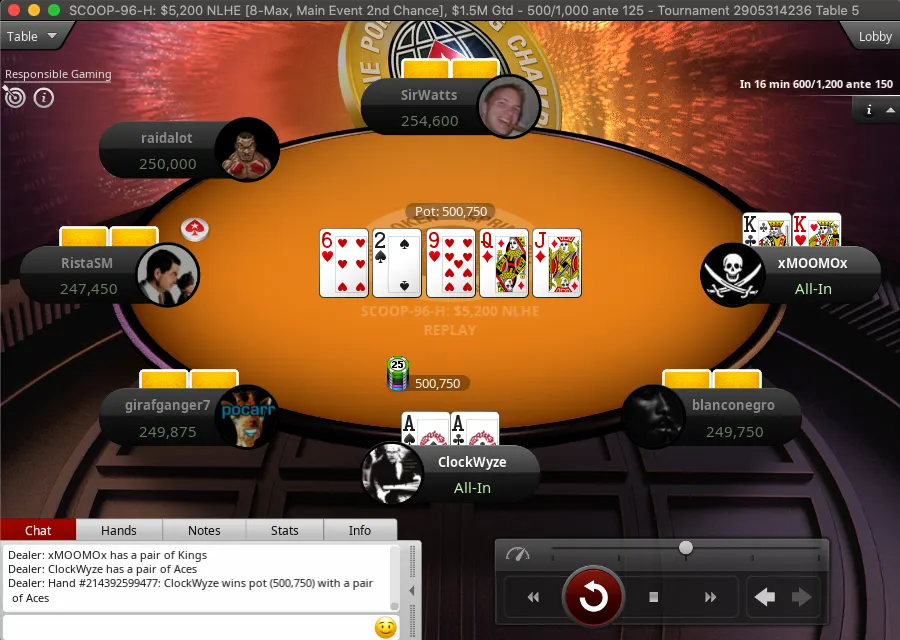
Task: Select the Chat tab
Action: pos(38,530)
